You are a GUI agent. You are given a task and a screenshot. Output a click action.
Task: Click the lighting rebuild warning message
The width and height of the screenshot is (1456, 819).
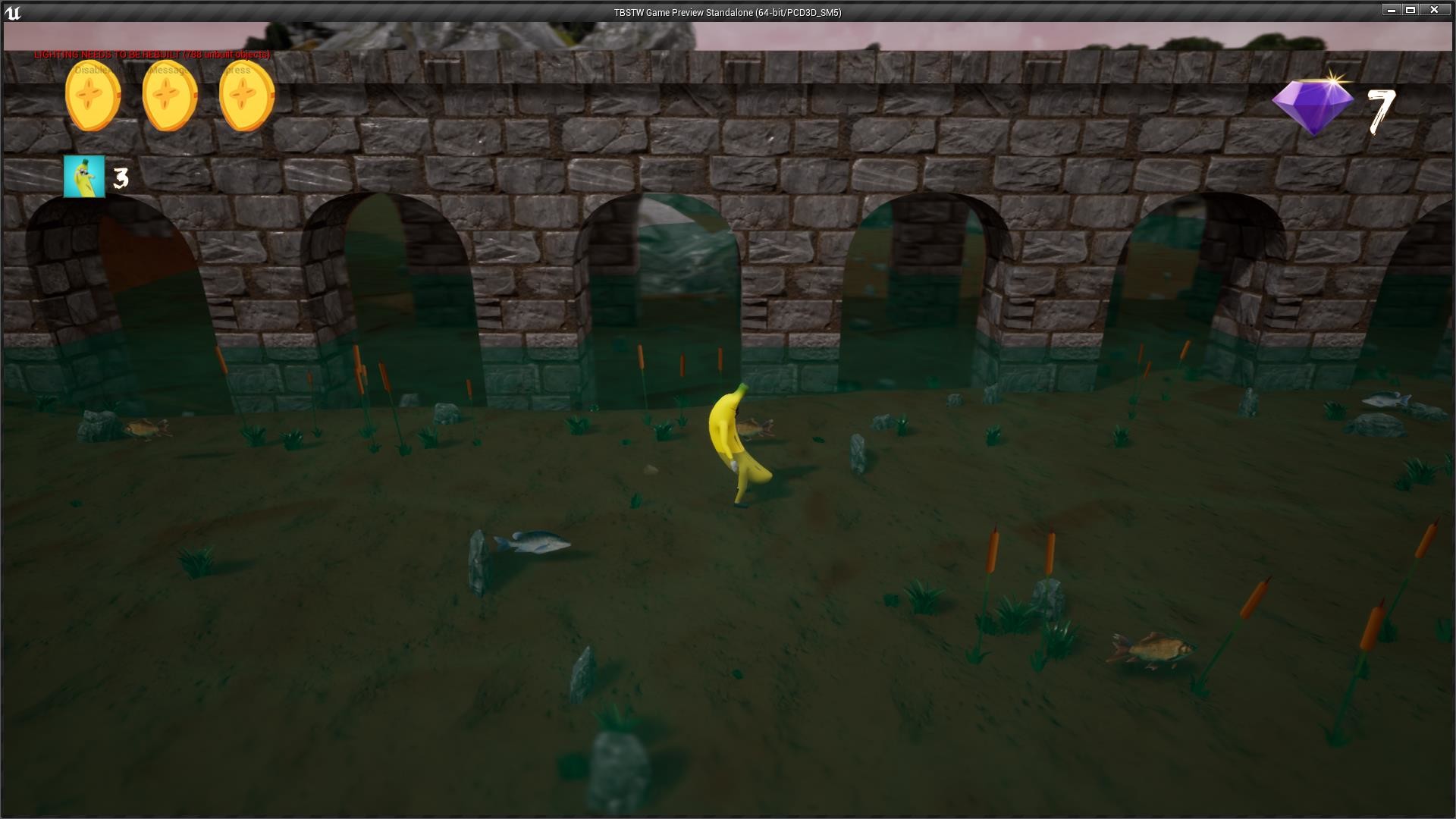click(x=150, y=55)
